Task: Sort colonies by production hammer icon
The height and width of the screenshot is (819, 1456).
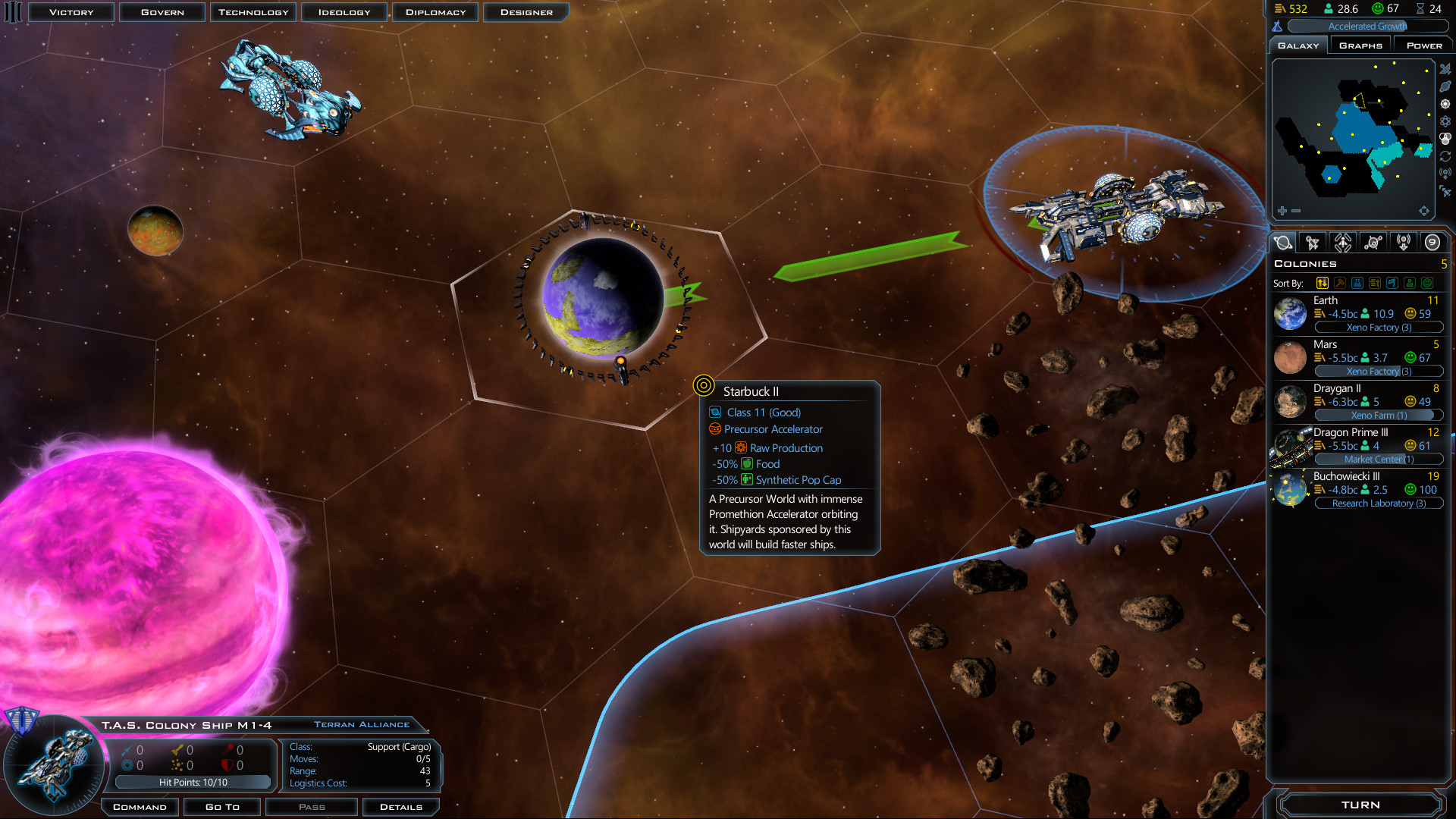Action: point(1340,282)
